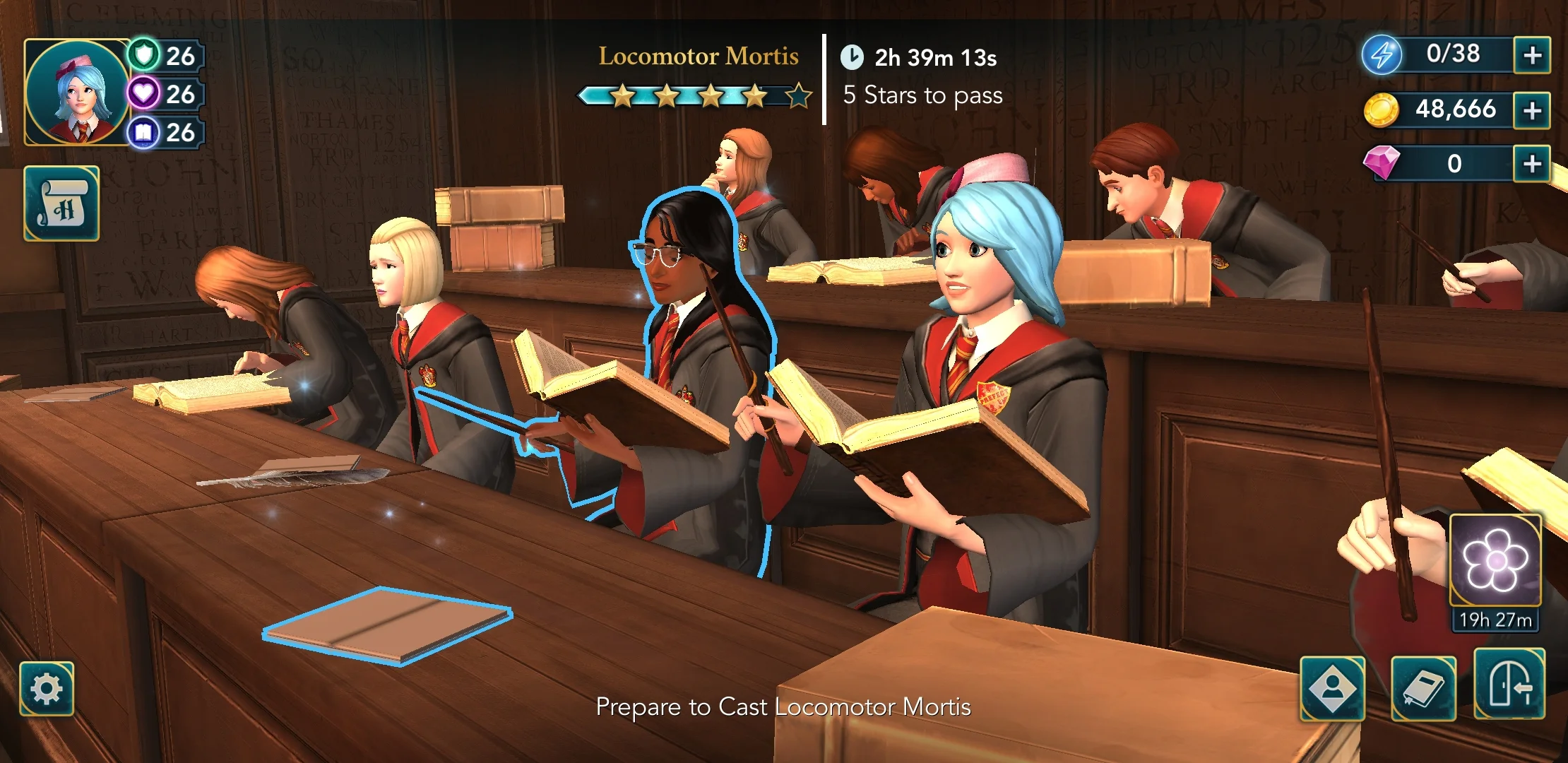Buy more energy with the plus button
The height and width of the screenshot is (763, 1568).
1531,55
